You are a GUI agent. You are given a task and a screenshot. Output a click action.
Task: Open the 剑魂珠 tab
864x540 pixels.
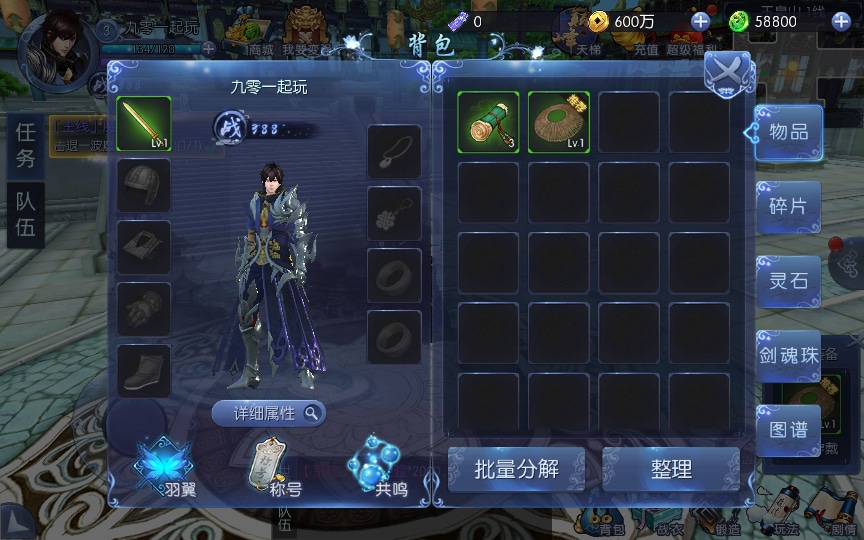(x=788, y=355)
